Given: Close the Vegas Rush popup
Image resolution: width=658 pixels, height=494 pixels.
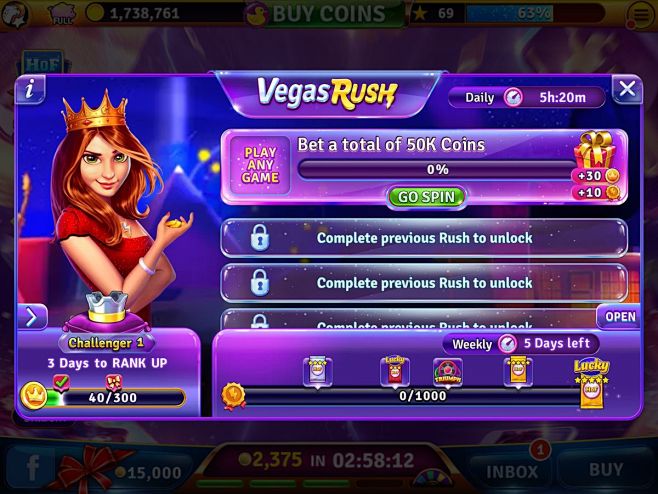Looking at the screenshot, I should point(627,89).
